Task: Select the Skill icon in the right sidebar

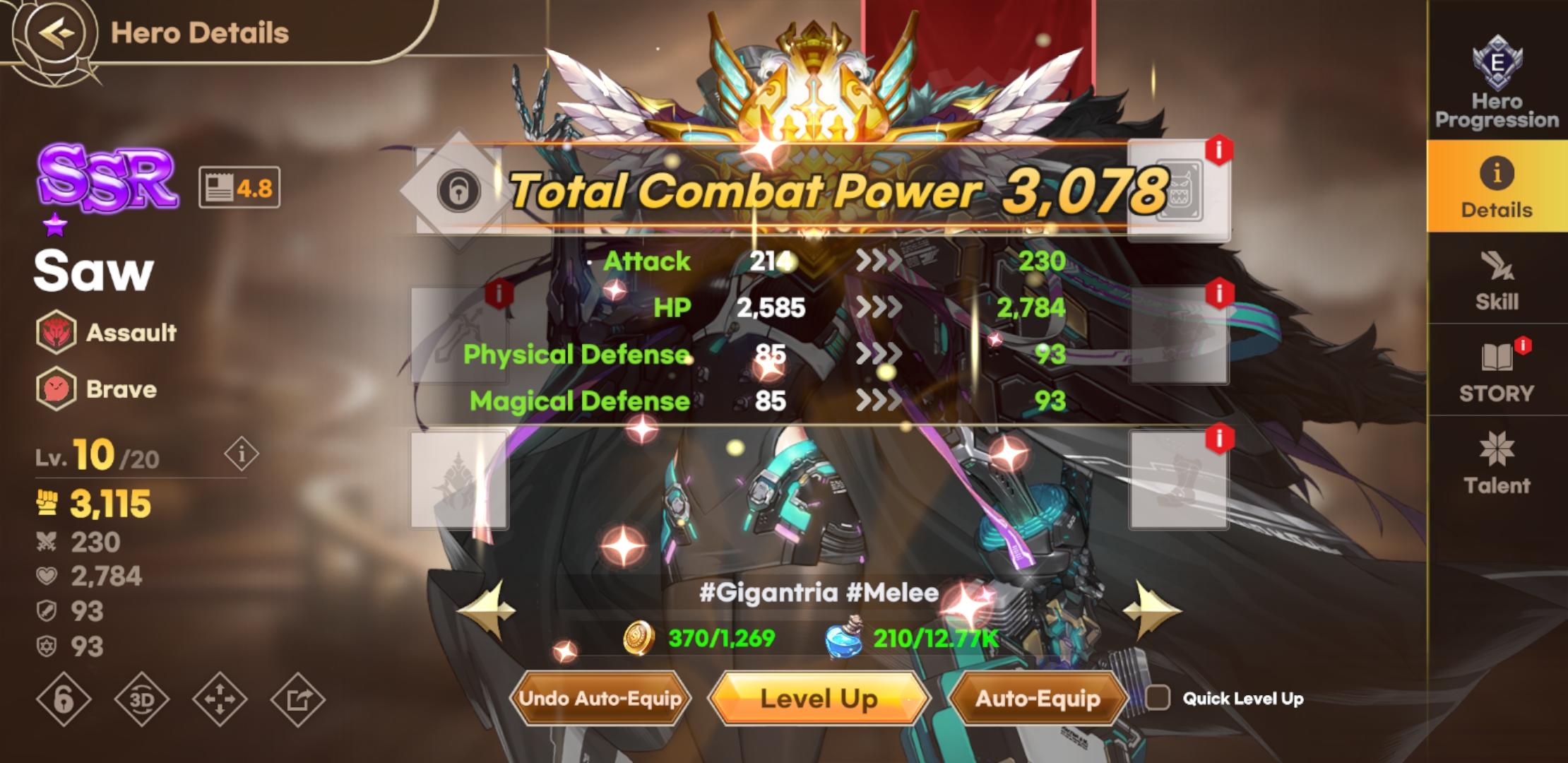Action: (x=1497, y=283)
